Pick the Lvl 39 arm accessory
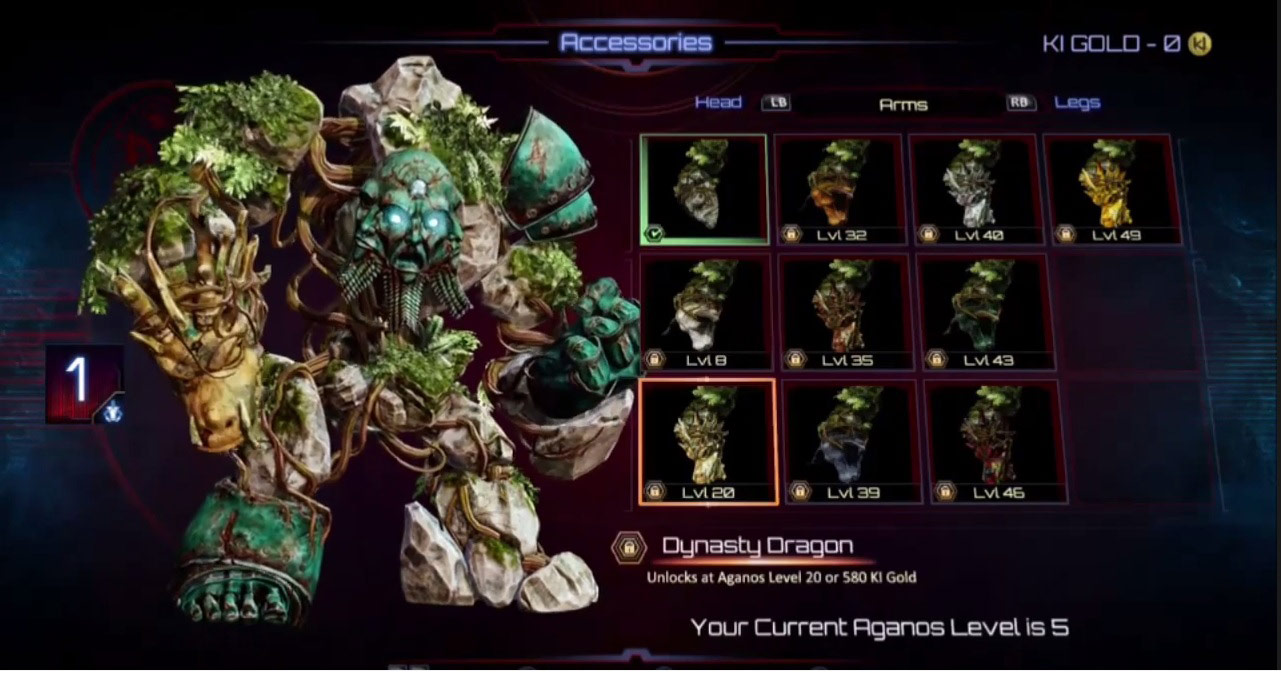The image size is (1281, 674). pos(851,441)
